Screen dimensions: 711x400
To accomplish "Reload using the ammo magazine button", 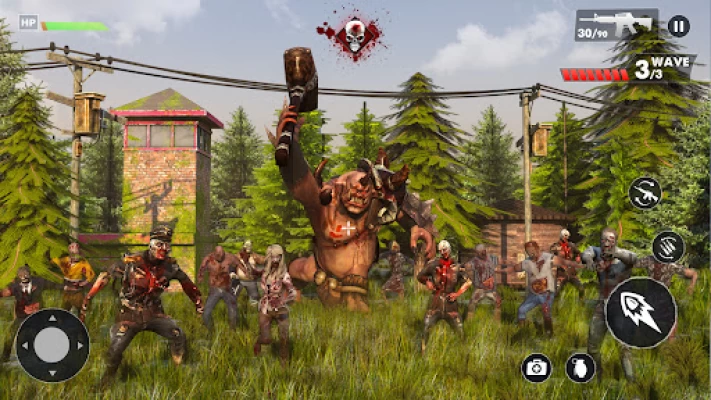I will coord(668,246).
